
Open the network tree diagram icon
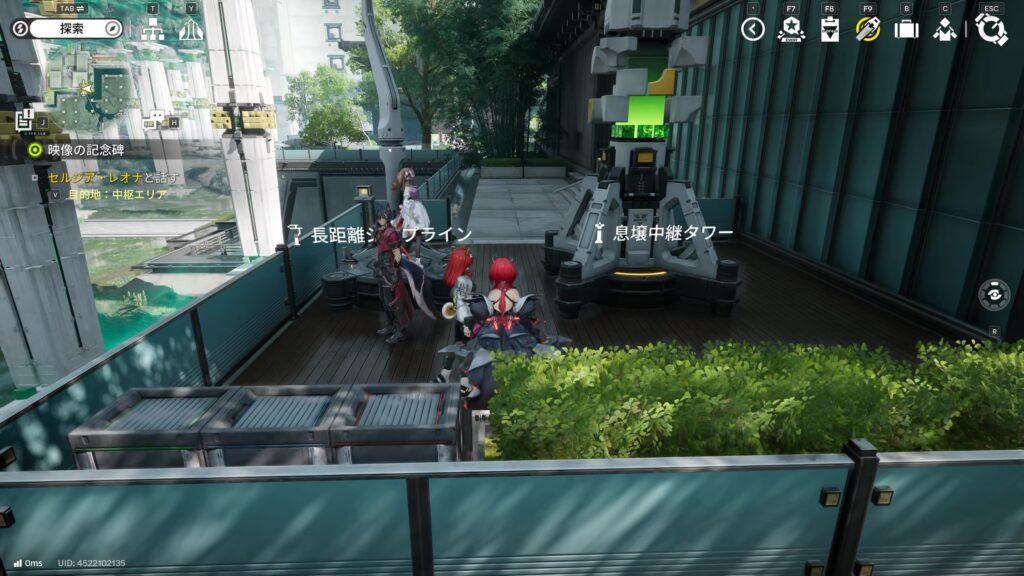point(152,30)
